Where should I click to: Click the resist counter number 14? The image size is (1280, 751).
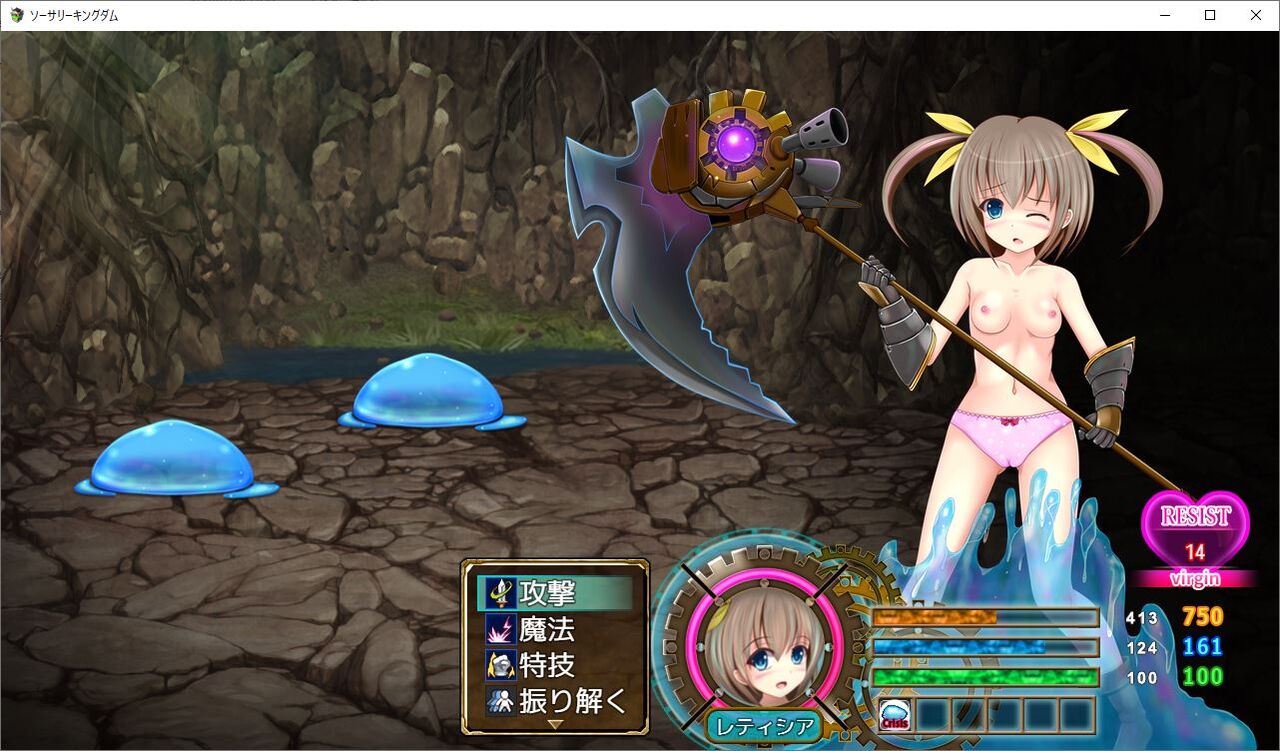pyautogui.click(x=1196, y=552)
